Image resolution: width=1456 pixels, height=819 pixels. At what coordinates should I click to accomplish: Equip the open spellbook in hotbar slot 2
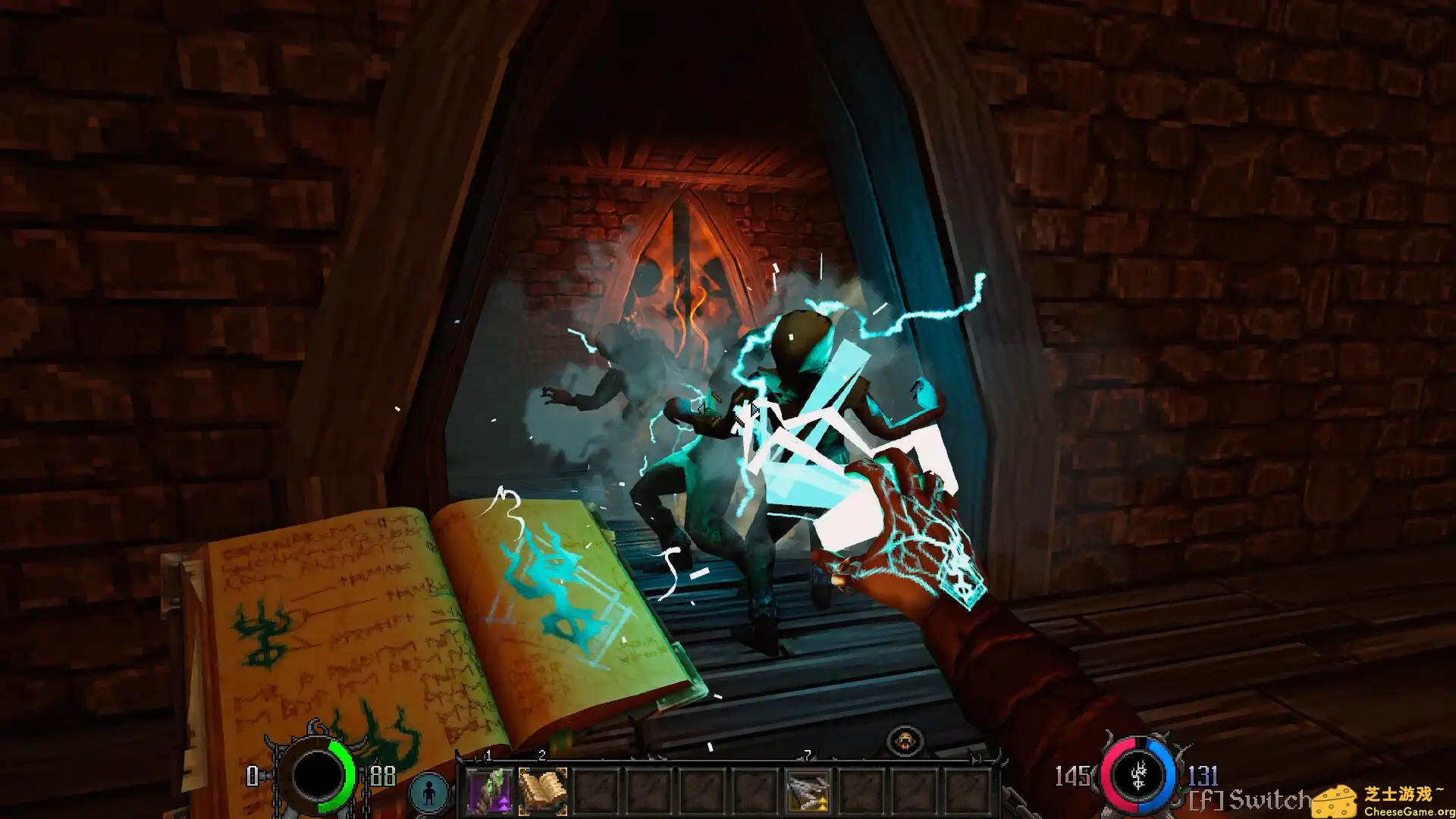pyautogui.click(x=542, y=791)
